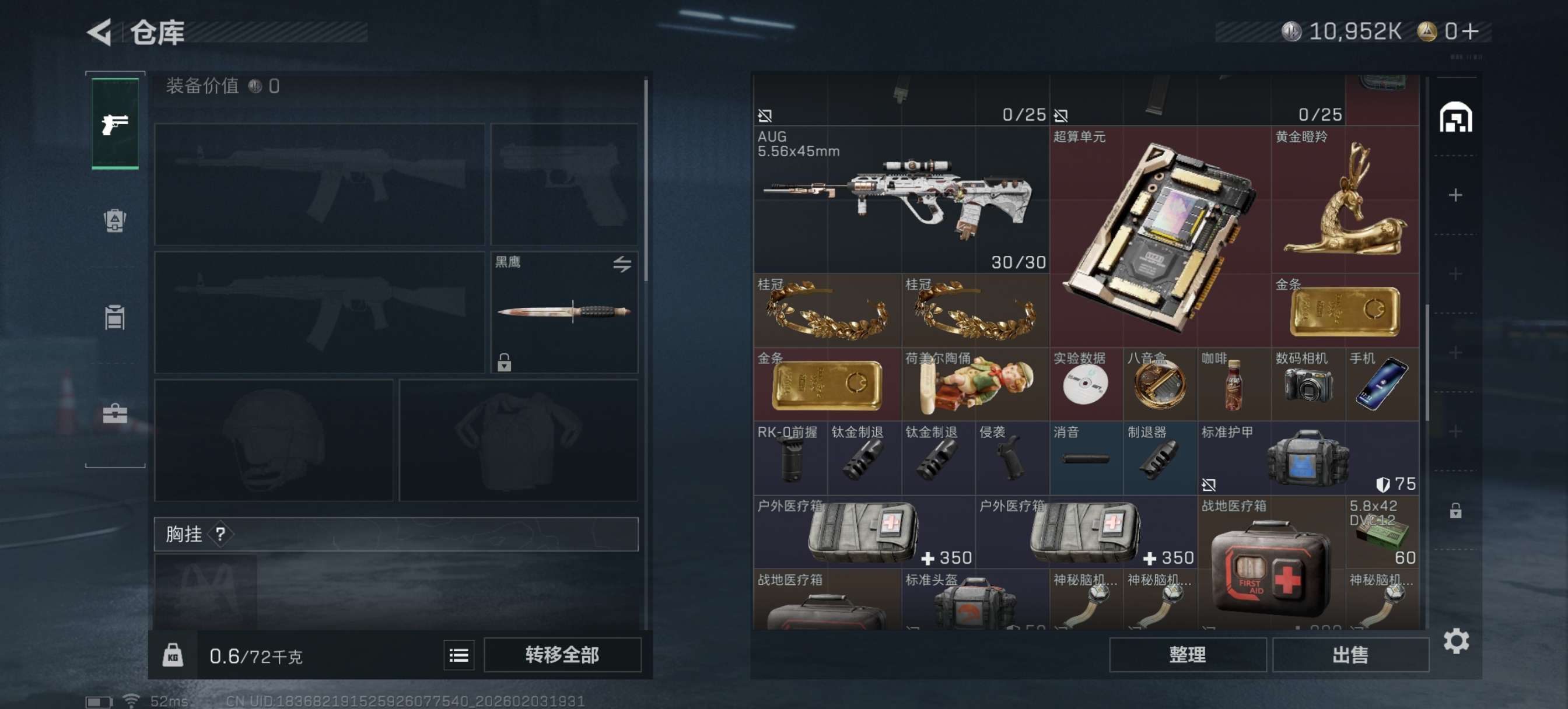Select the 黑鹰 knife slot

tap(564, 312)
